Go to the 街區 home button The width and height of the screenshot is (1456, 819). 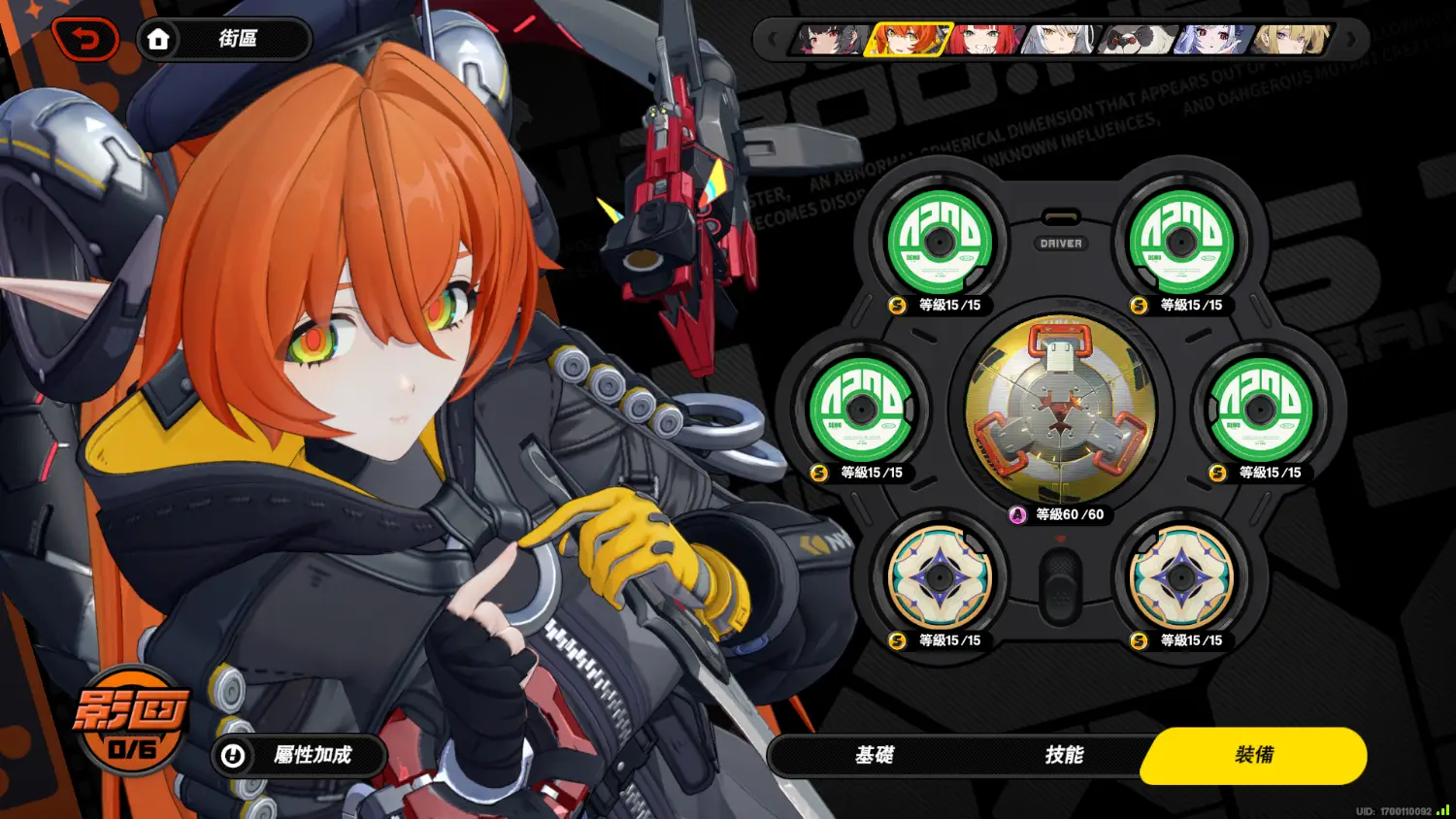tap(223, 39)
